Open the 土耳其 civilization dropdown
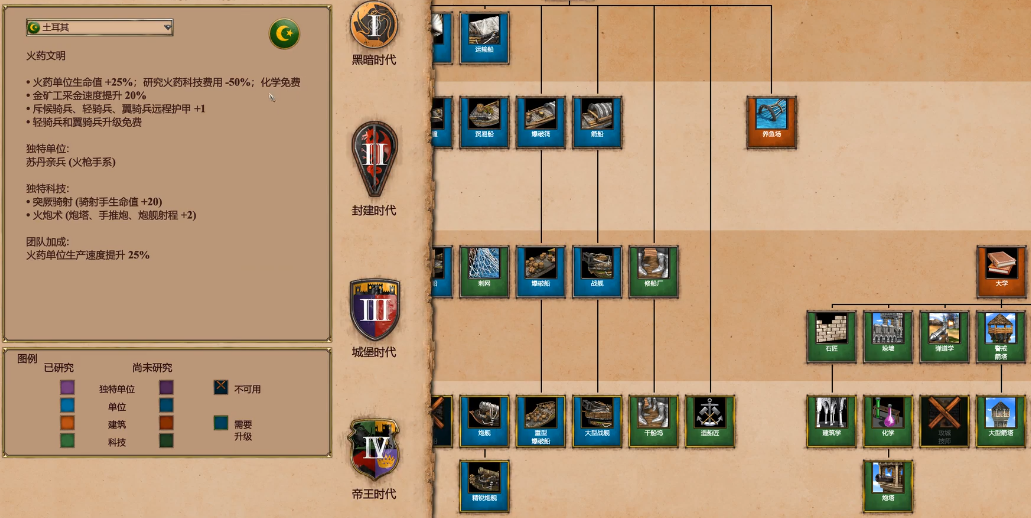This screenshot has width=1031, height=518. (100, 27)
